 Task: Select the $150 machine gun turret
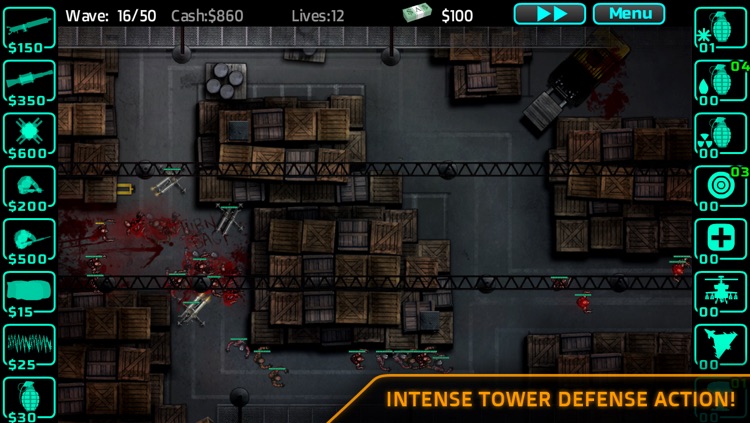(x=29, y=29)
